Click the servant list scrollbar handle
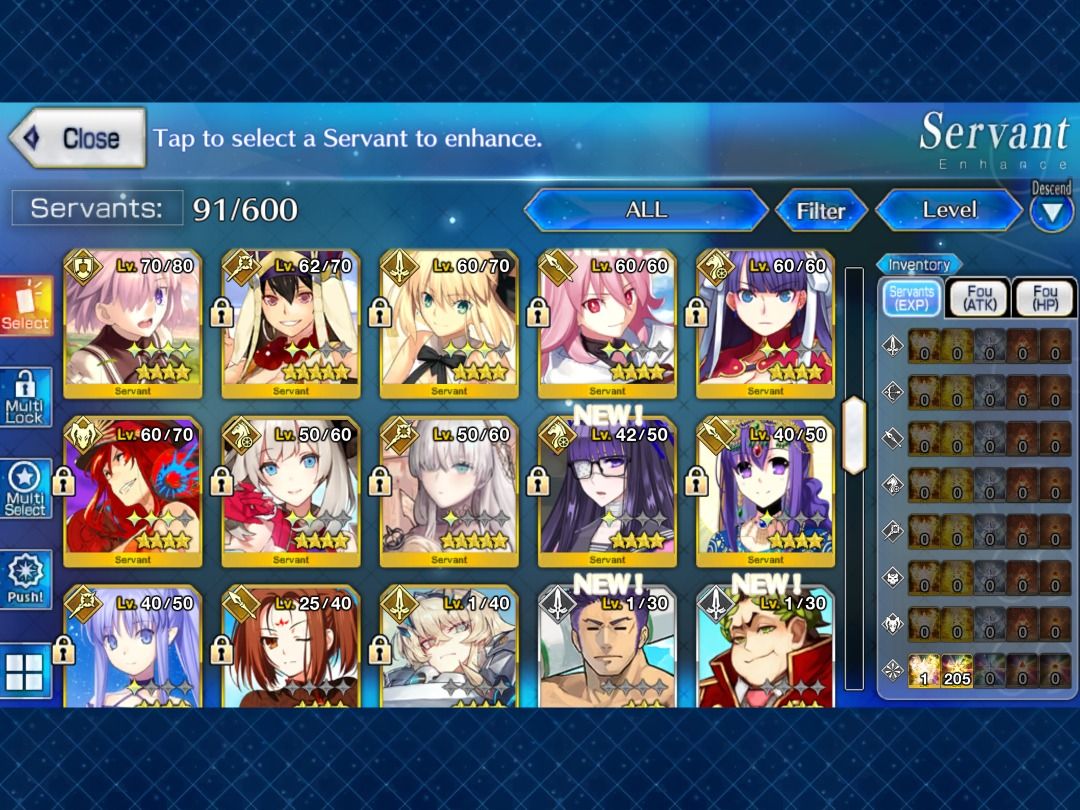Screen dimensions: 1080x810 point(854,435)
